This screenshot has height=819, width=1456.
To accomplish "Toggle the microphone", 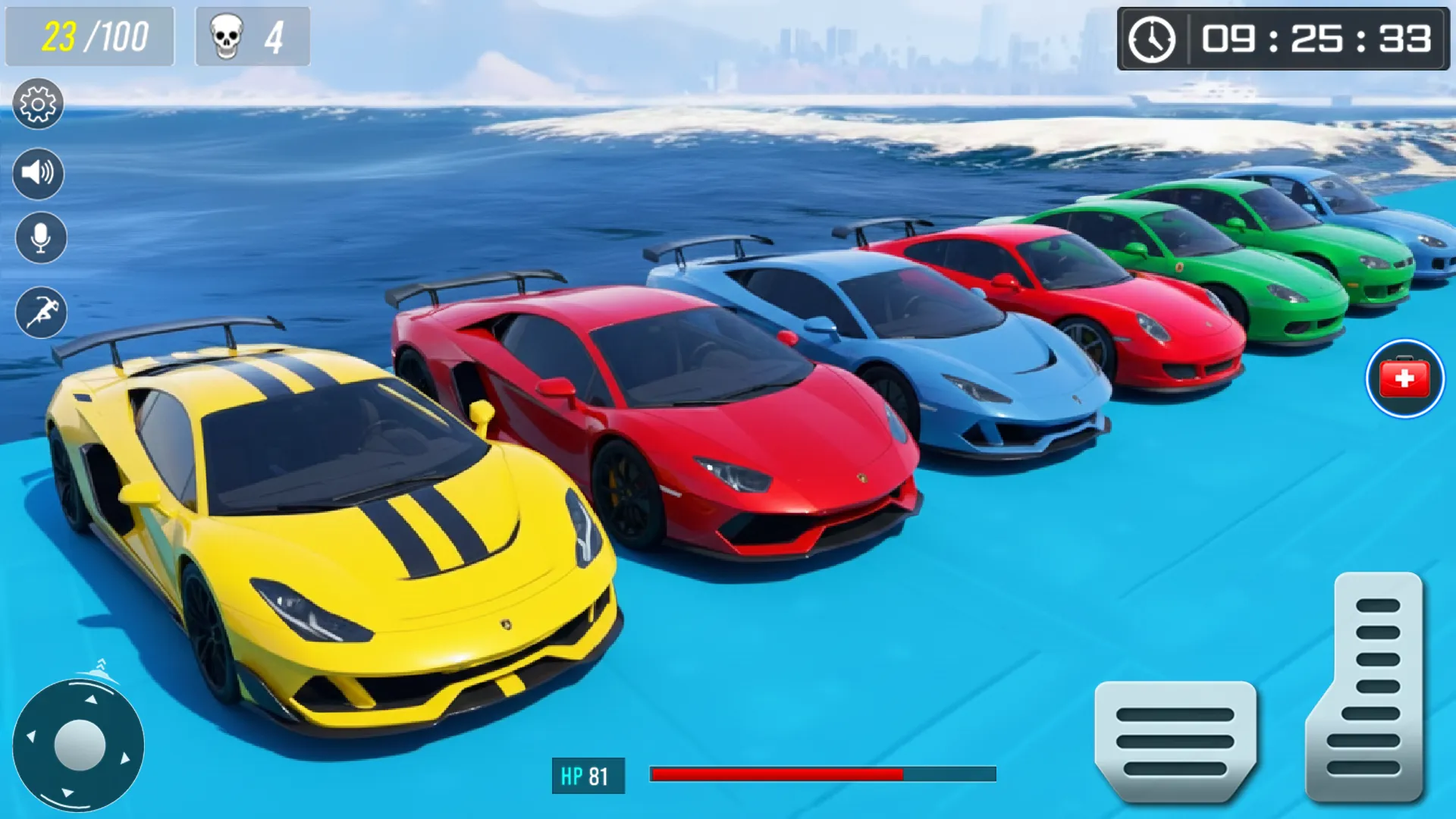I will pos(38,239).
